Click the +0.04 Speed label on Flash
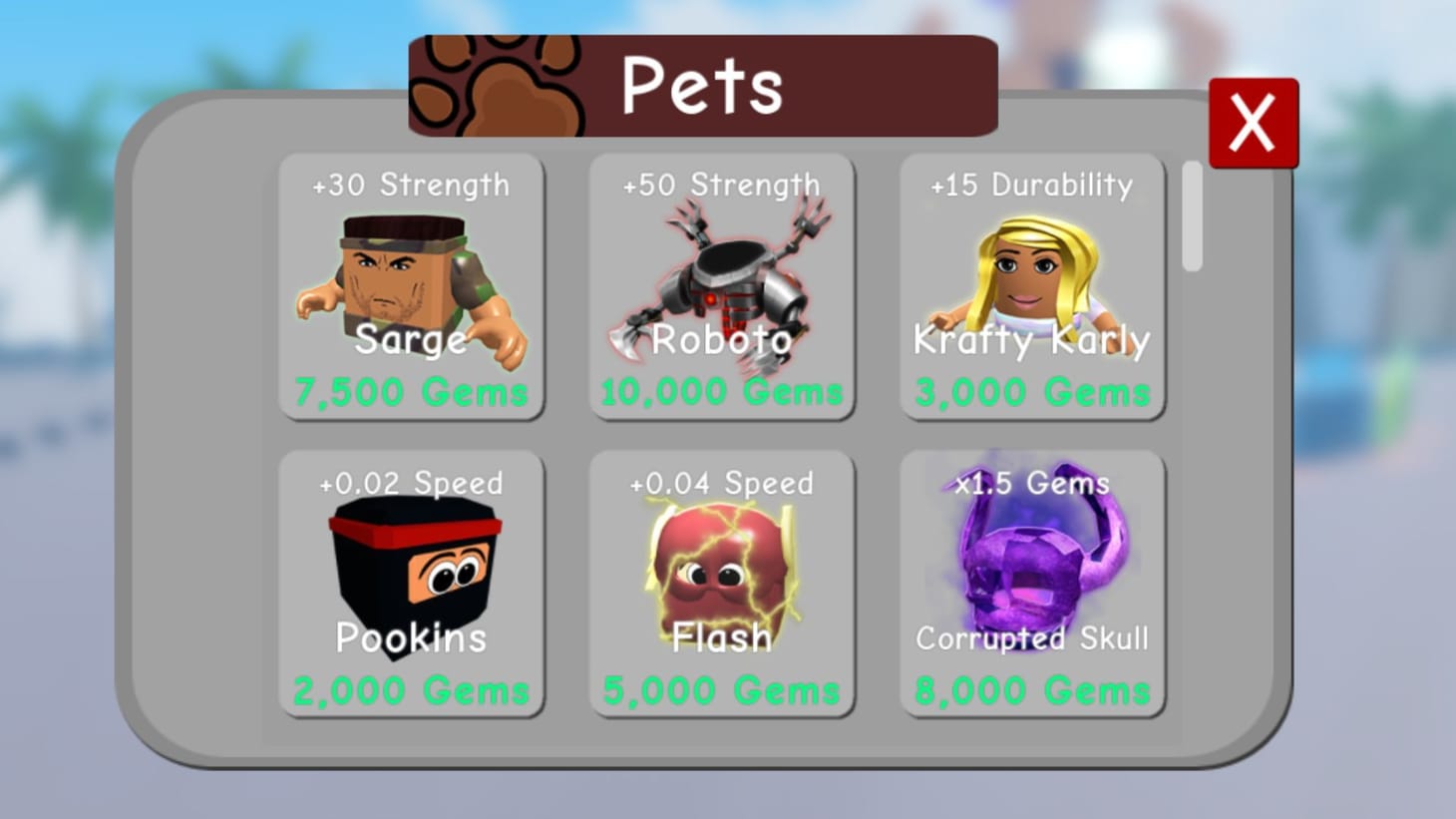Screen dimensions: 1456x819 coord(721,483)
